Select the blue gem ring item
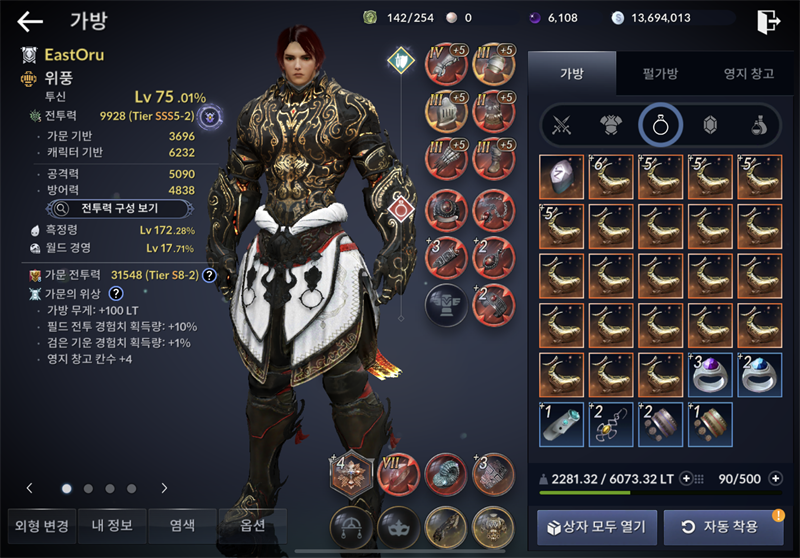 (760, 374)
